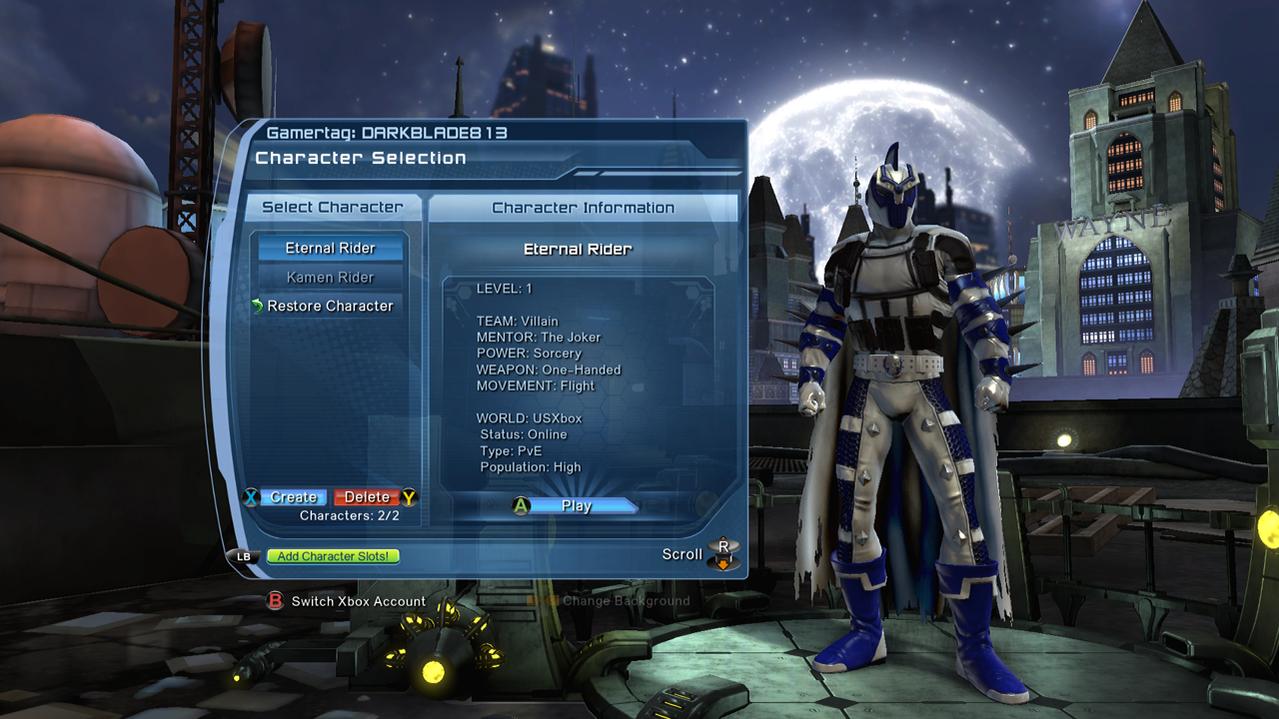Delete the selected character
1279x719 pixels.
click(x=367, y=497)
